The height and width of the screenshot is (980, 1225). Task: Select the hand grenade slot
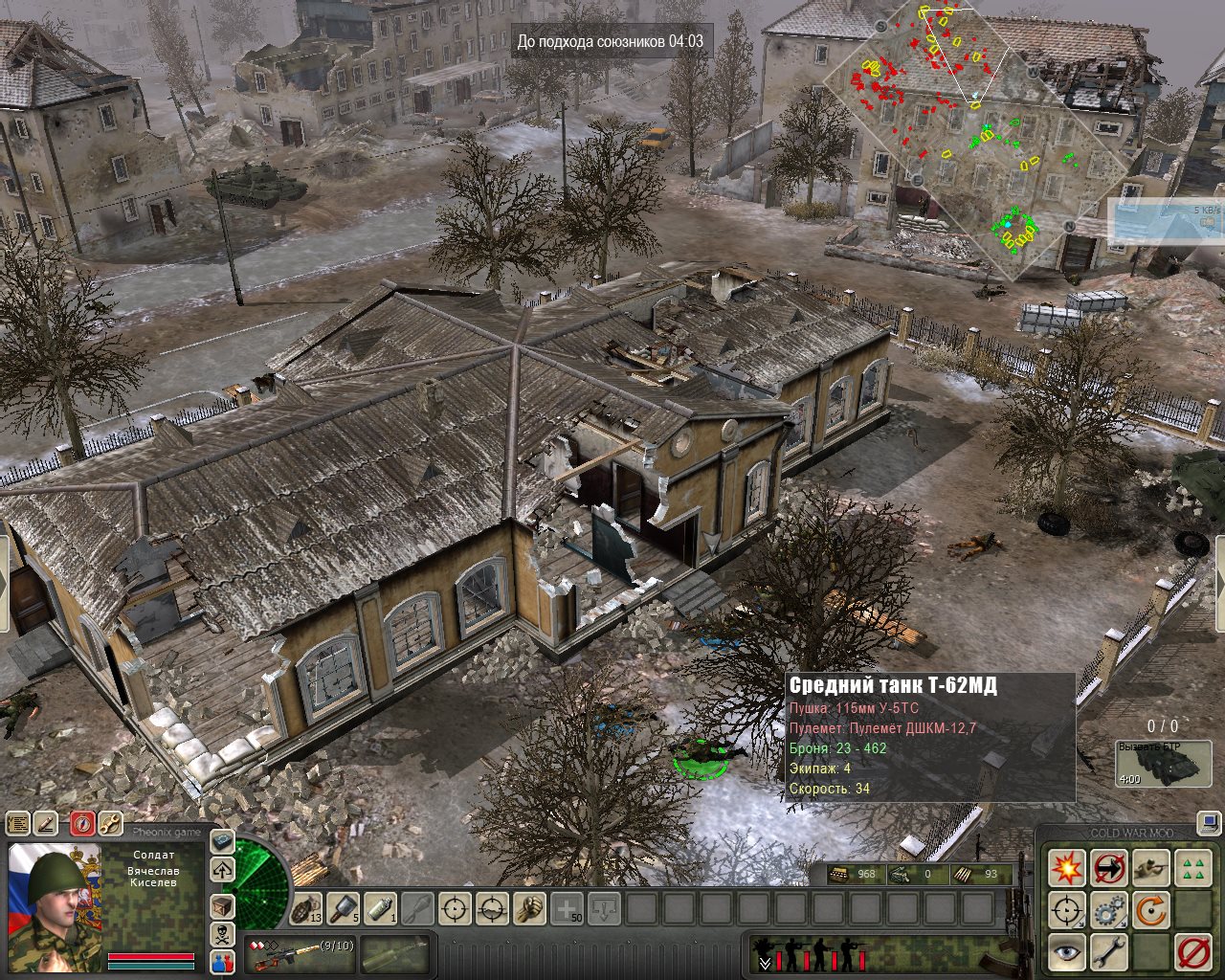[306, 907]
